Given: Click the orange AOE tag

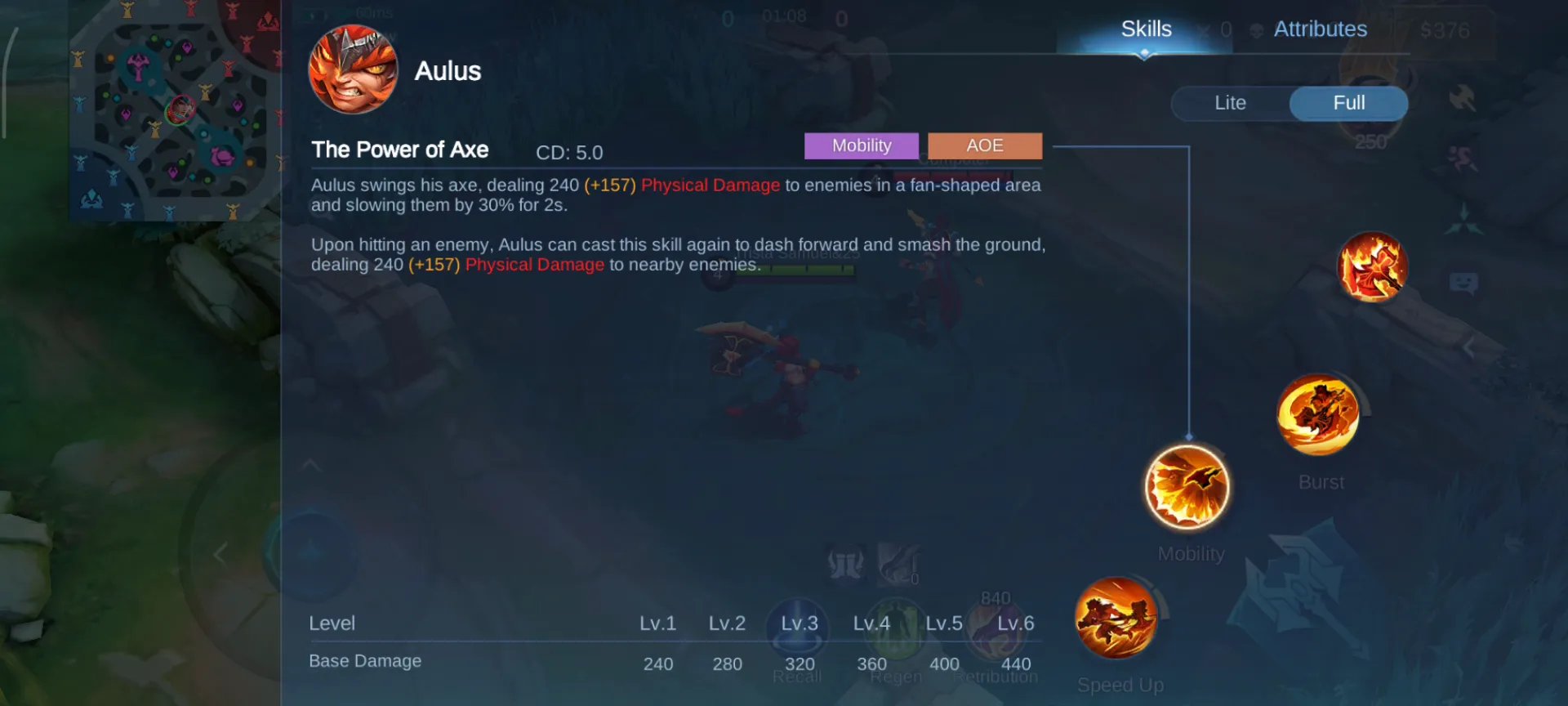Looking at the screenshot, I should [985, 145].
